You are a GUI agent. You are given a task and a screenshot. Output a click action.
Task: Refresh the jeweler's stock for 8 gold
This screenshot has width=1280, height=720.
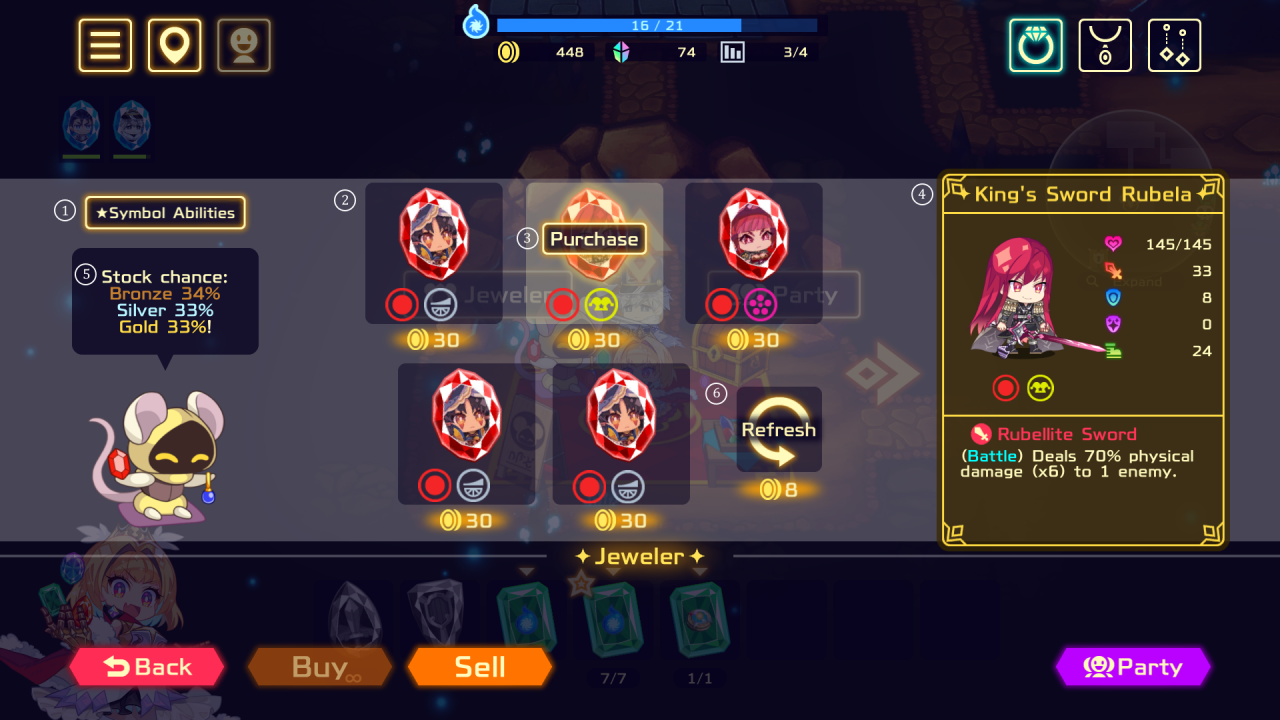(779, 430)
